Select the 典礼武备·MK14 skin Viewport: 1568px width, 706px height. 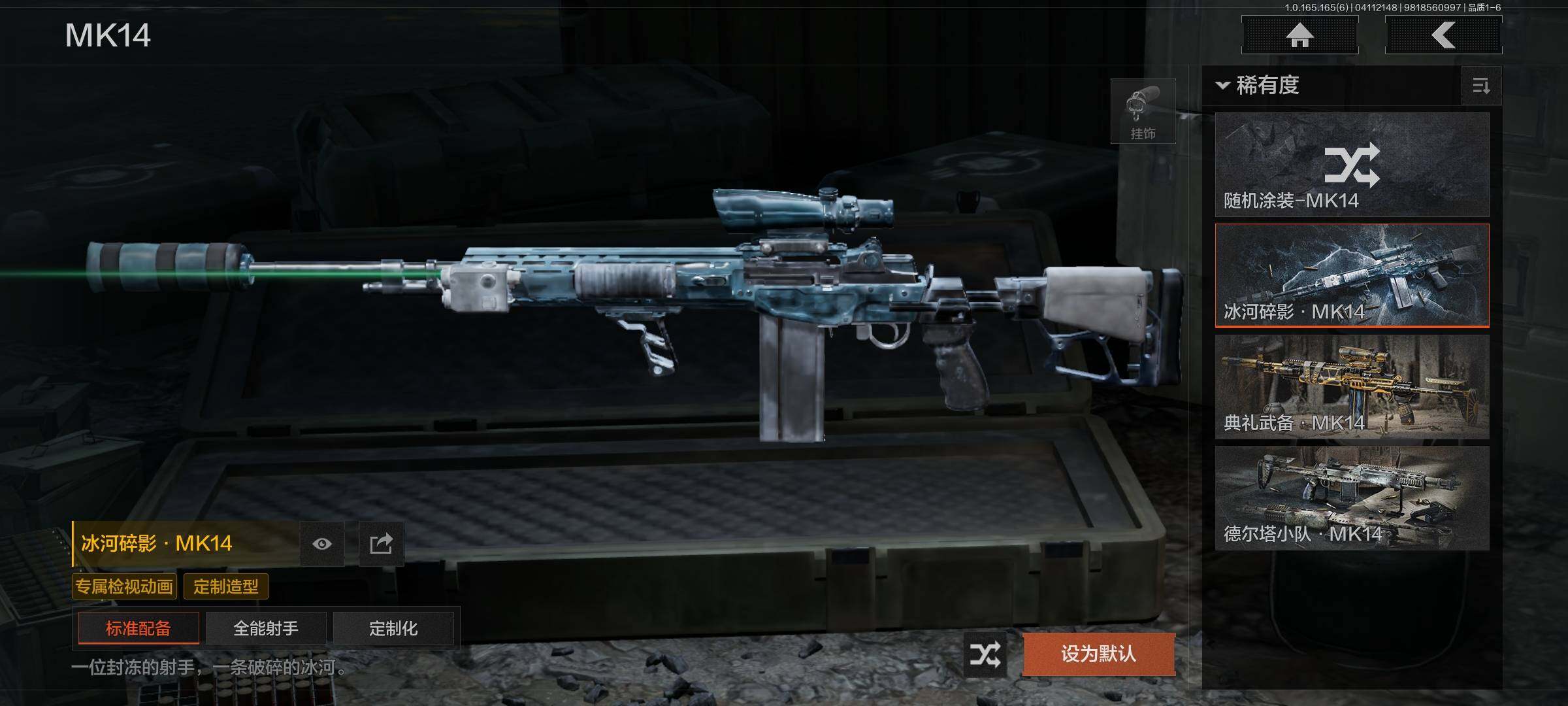point(1352,387)
